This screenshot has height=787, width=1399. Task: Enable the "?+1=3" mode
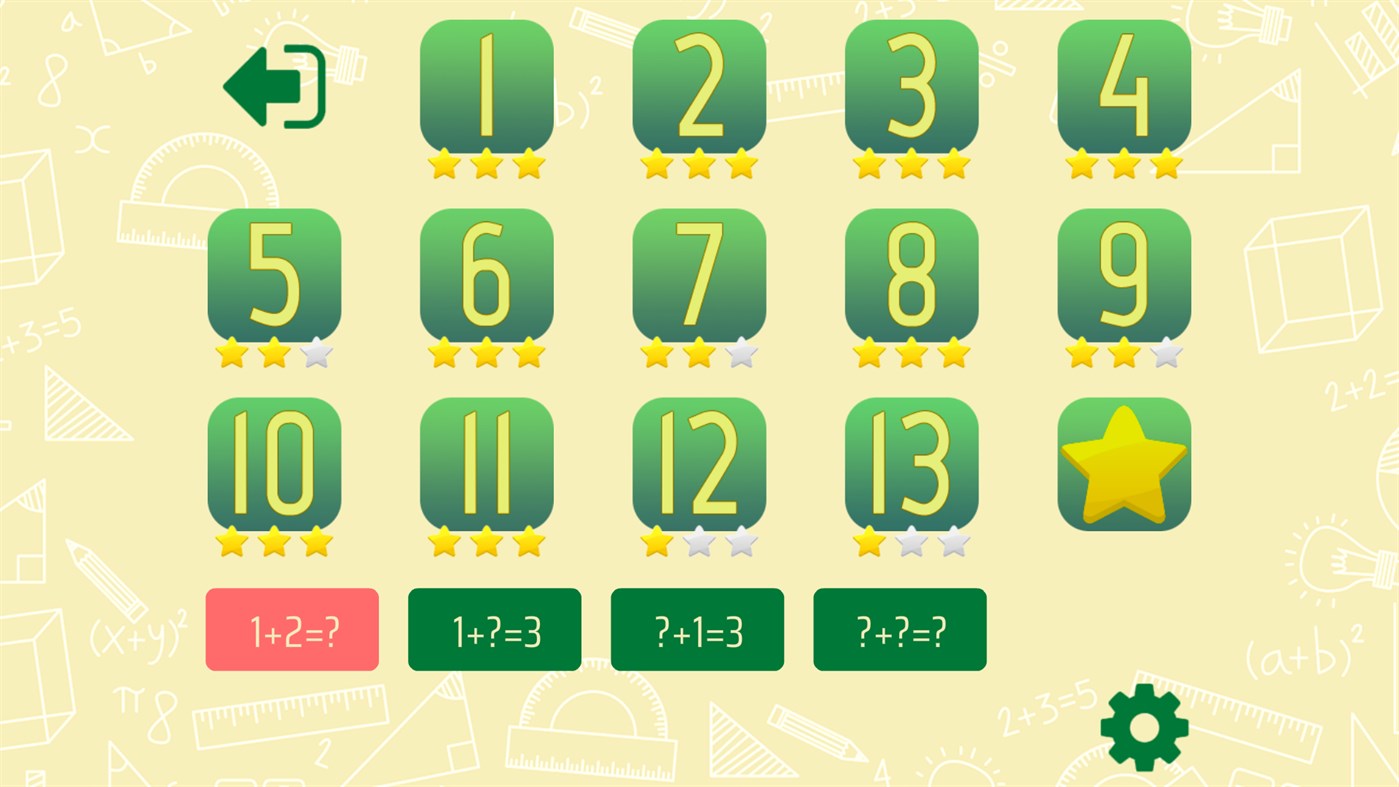(696, 628)
